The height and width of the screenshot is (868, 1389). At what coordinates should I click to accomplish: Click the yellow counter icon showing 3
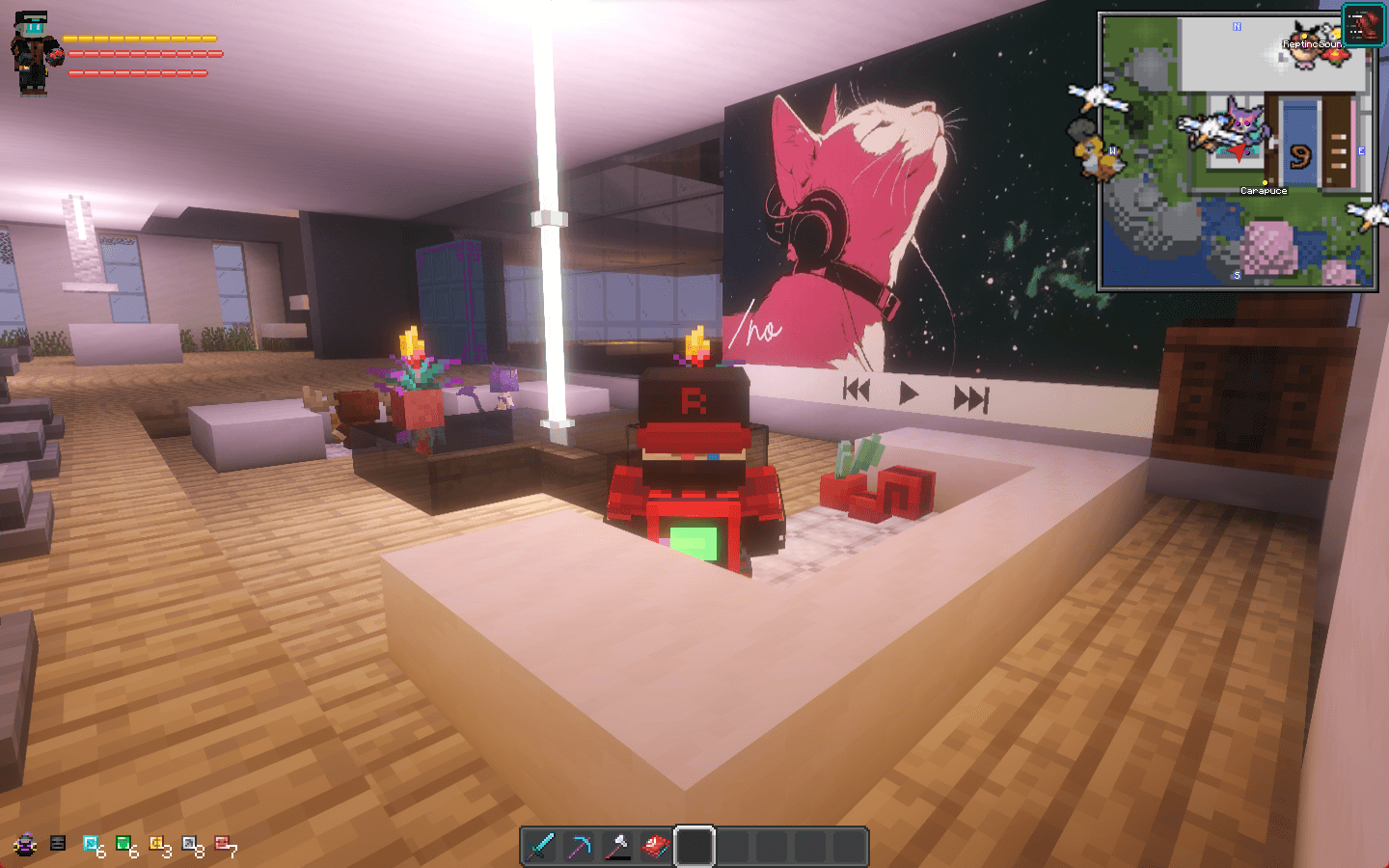tap(157, 842)
